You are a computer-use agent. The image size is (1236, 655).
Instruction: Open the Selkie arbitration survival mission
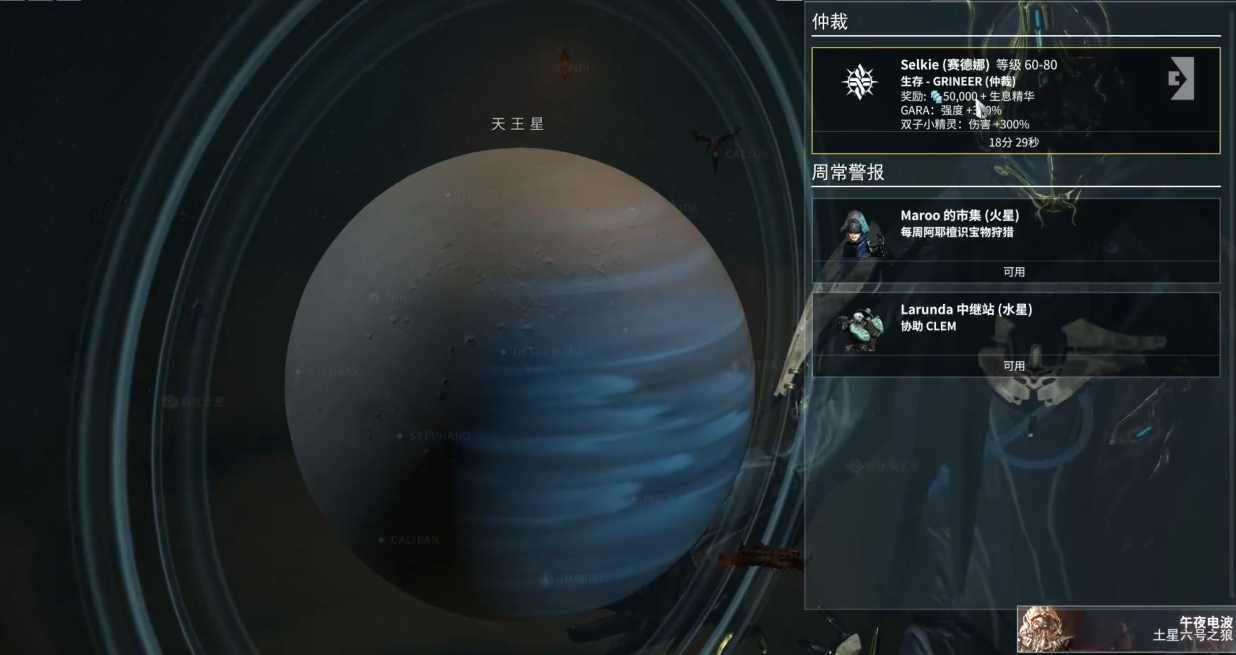coord(1015,100)
